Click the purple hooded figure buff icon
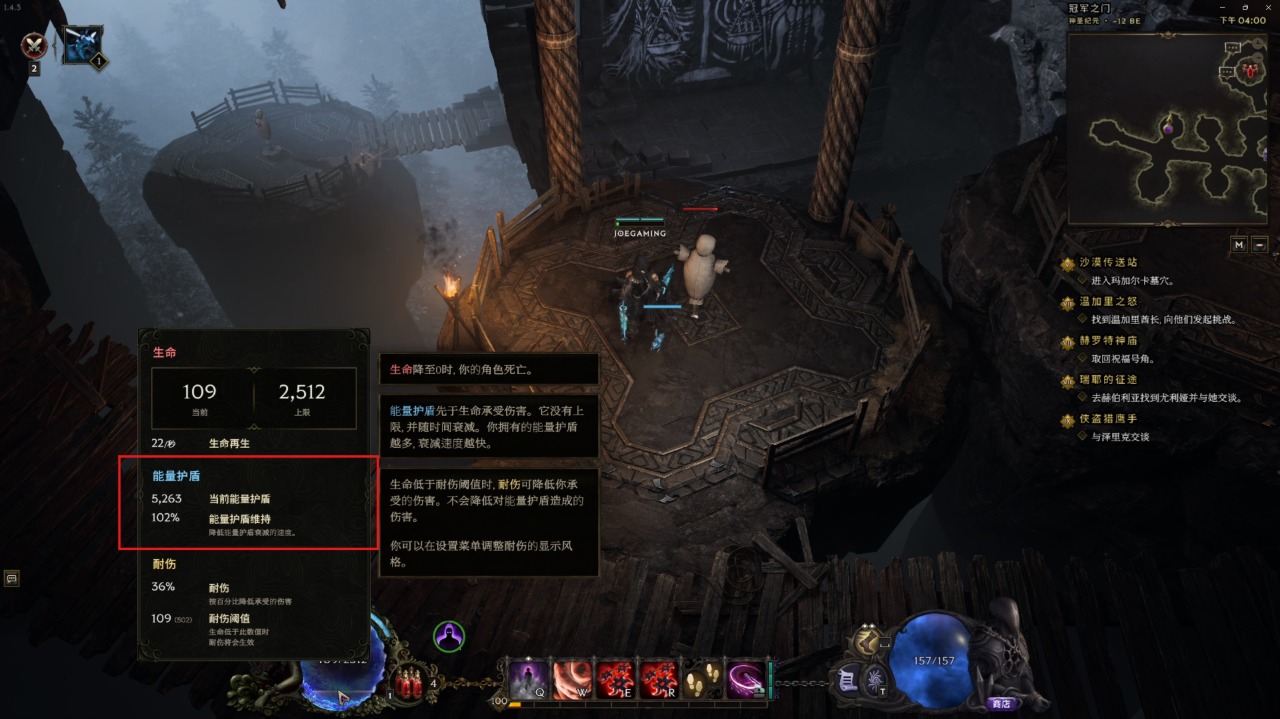This screenshot has width=1280, height=719. click(x=449, y=636)
